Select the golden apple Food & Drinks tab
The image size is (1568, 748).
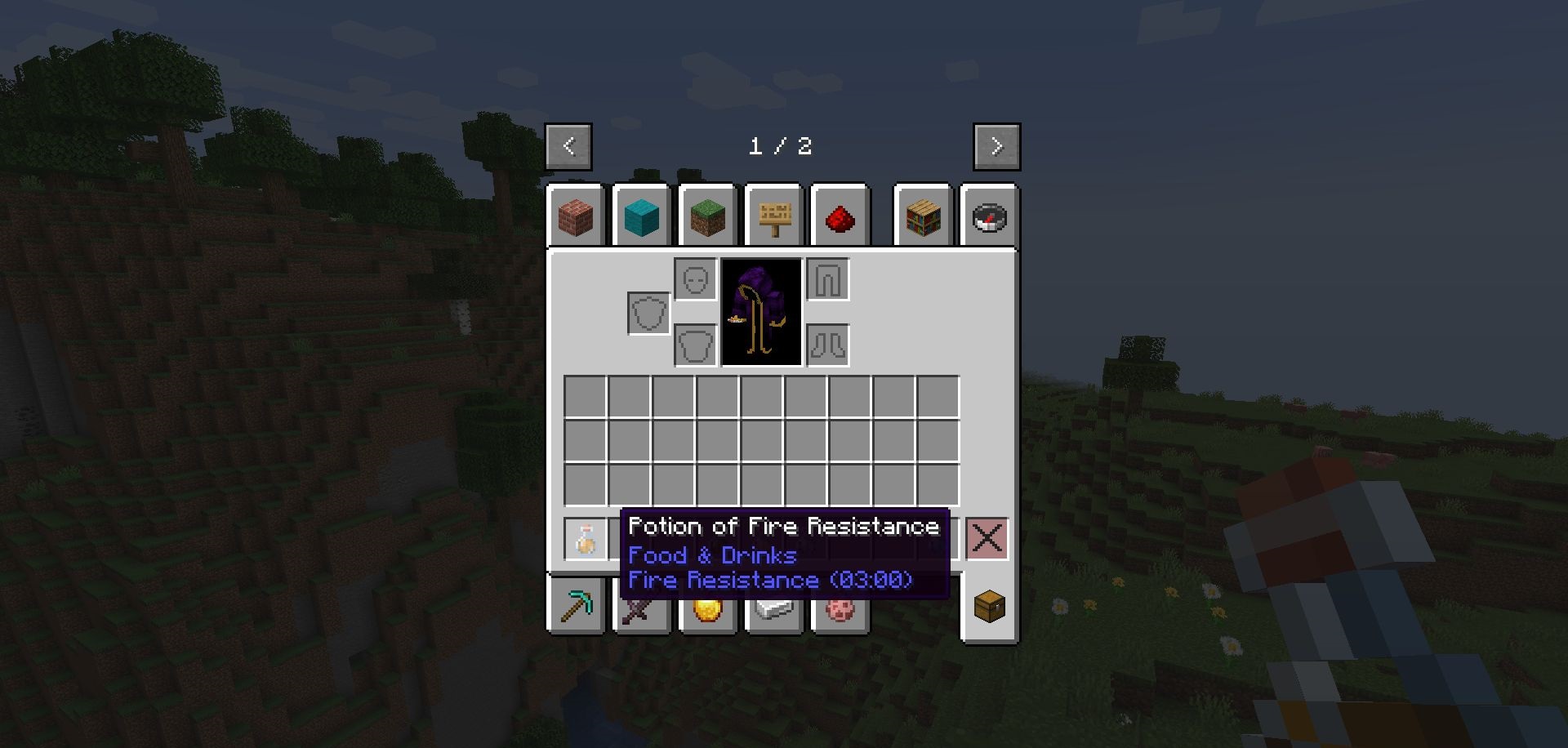[x=707, y=611]
